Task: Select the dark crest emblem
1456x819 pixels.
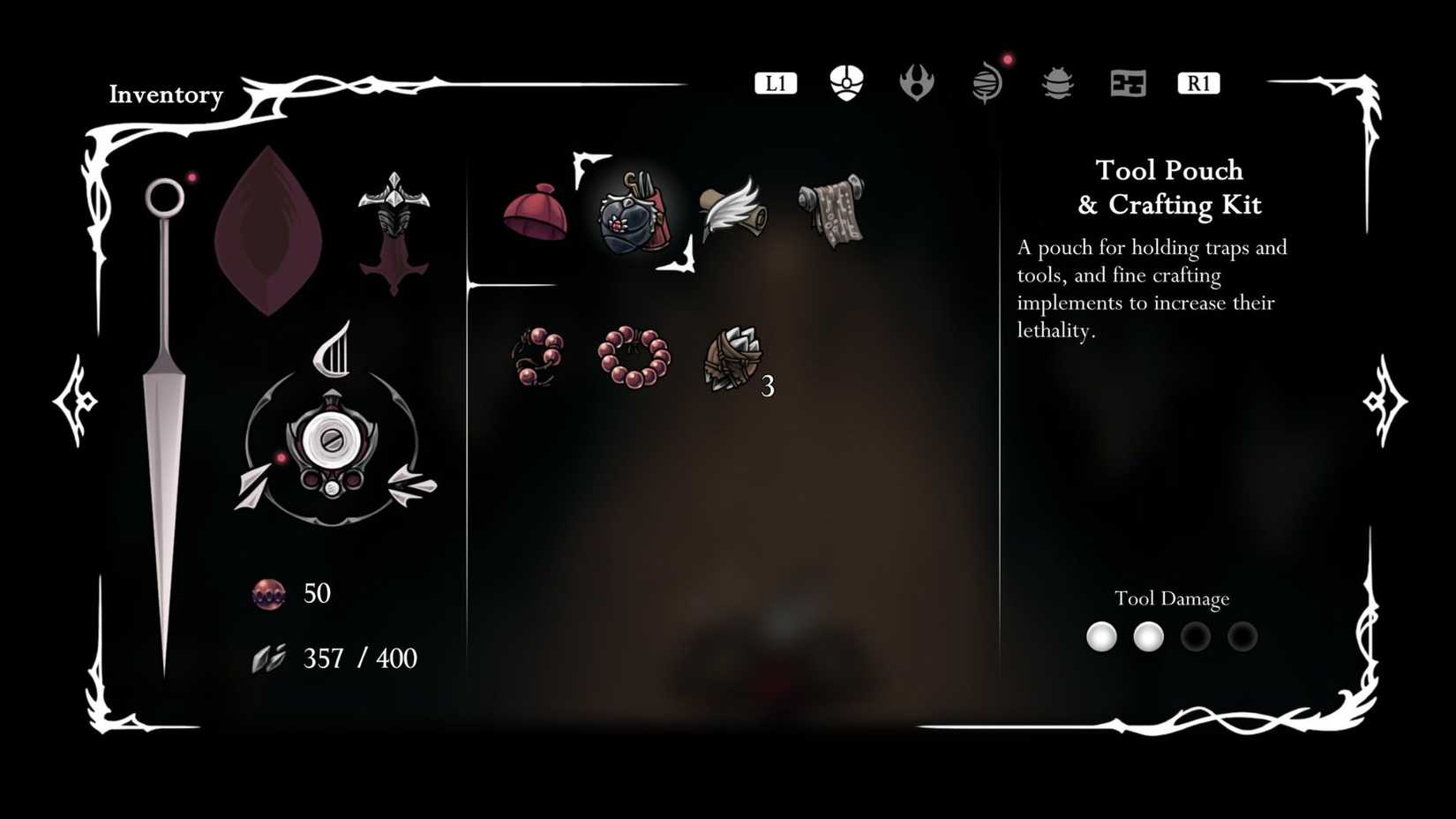Action: 394,228
